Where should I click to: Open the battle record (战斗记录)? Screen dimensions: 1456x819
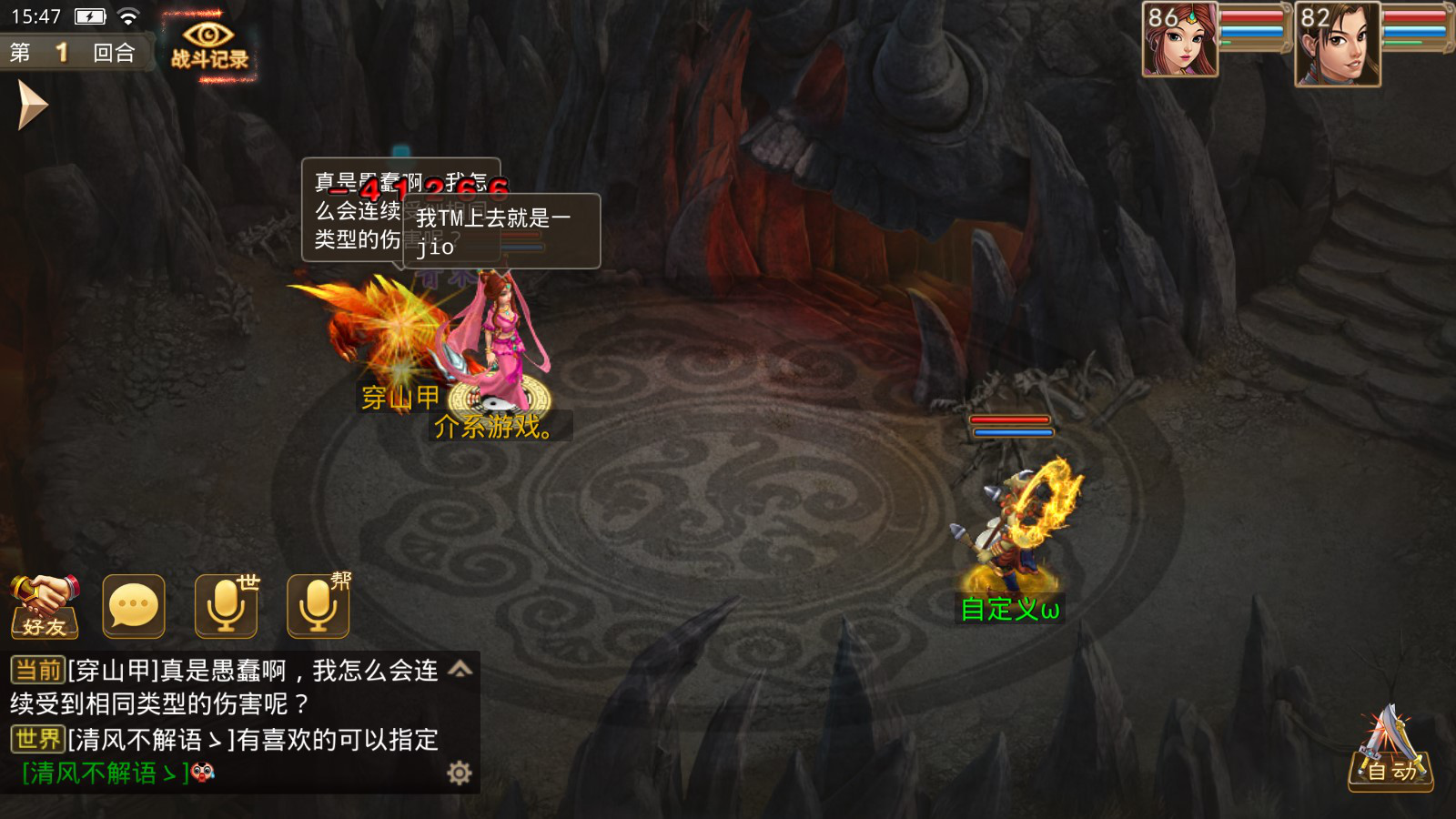point(209,45)
